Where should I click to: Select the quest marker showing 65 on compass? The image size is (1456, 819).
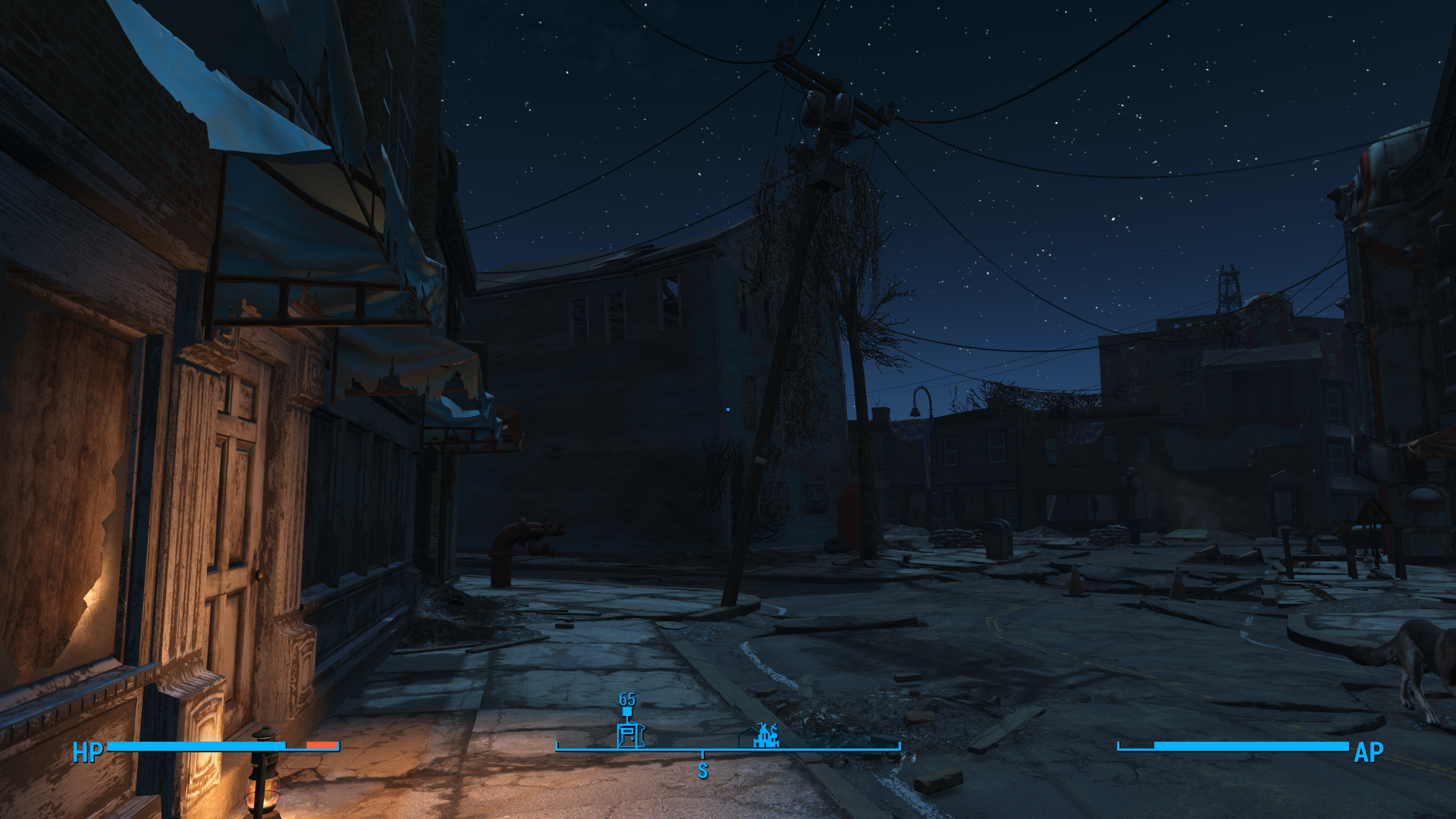click(627, 711)
